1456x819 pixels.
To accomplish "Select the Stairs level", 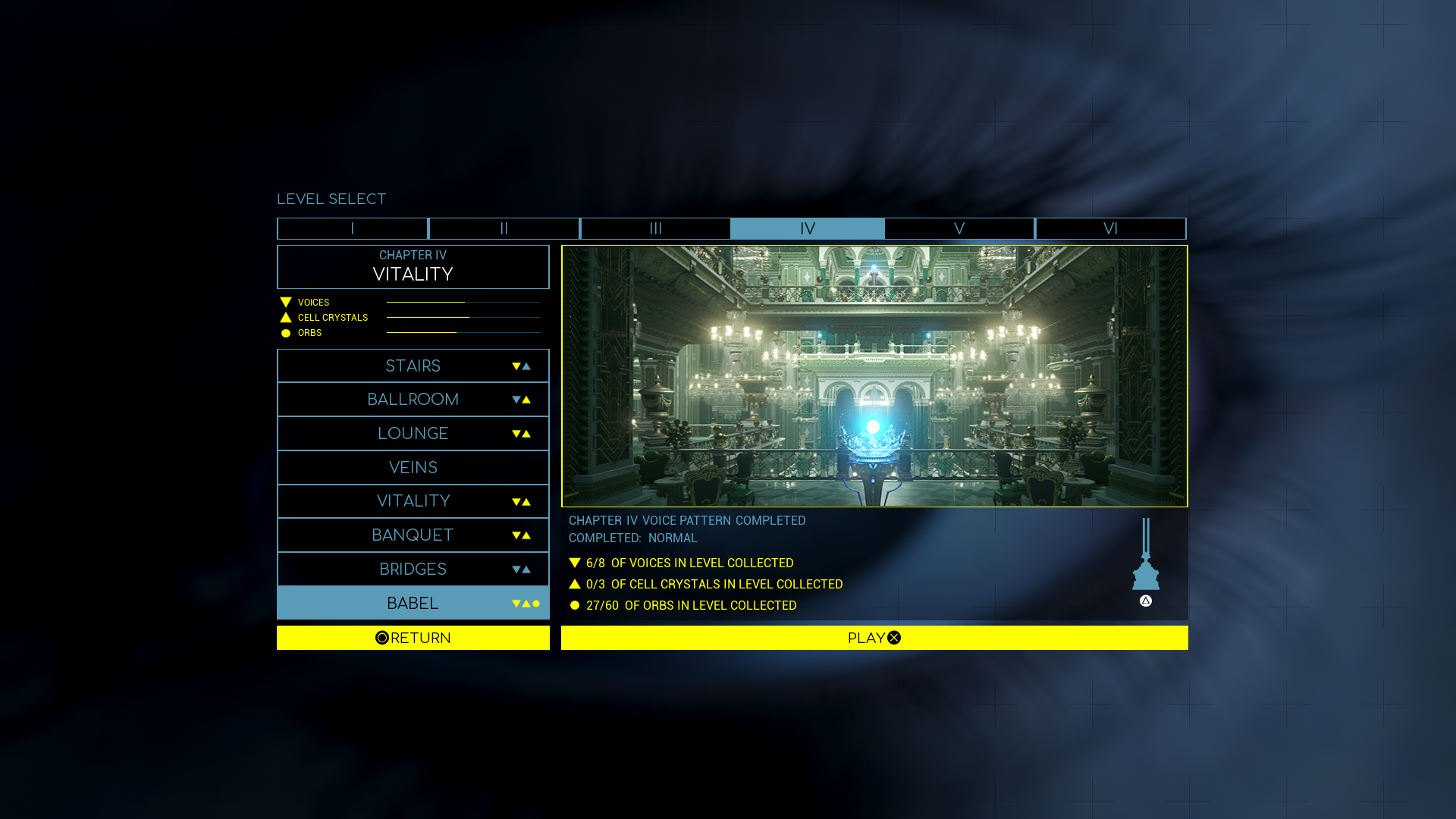I will coord(413,366).
